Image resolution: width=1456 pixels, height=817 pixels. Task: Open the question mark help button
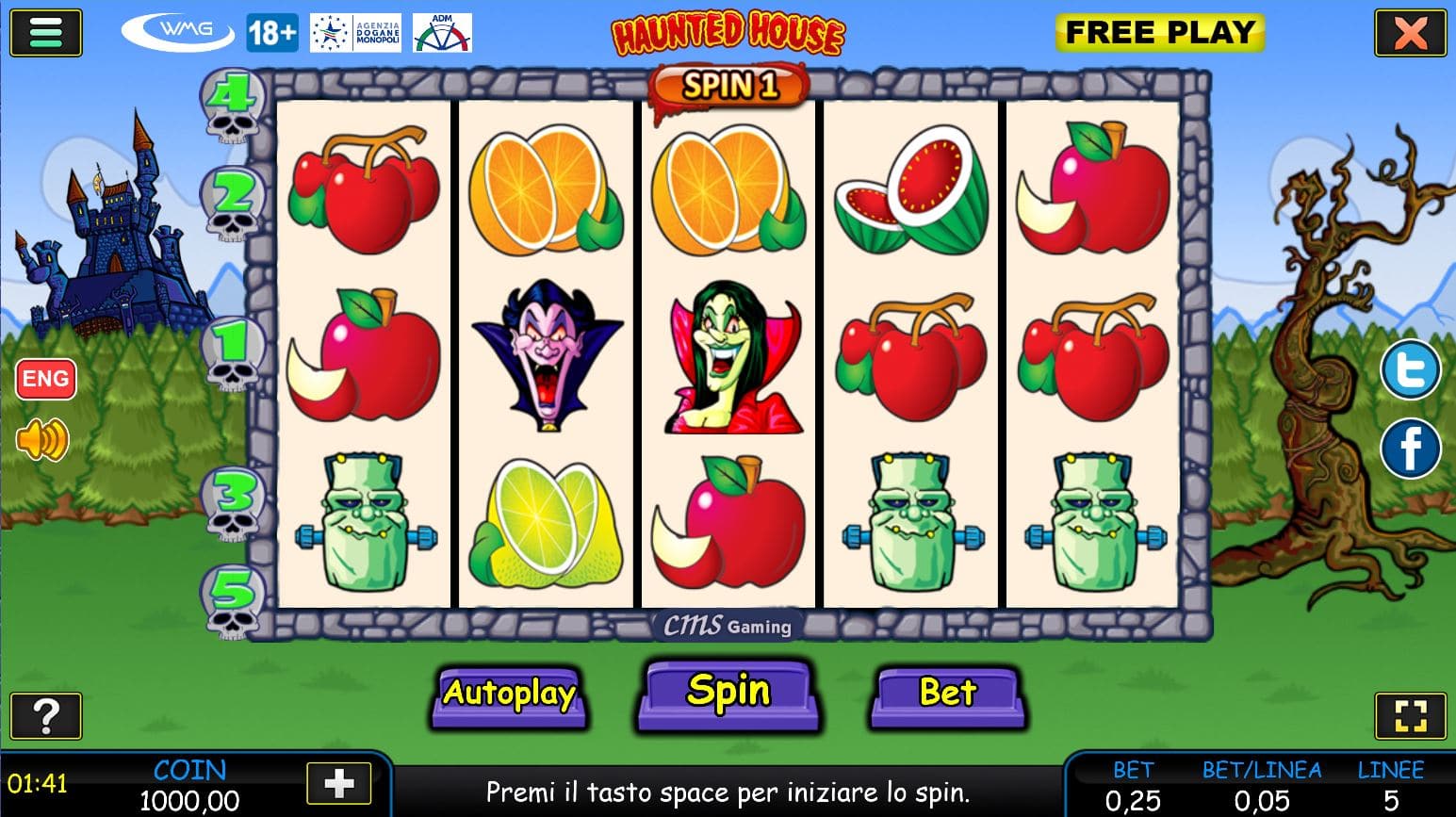[x=45, y=716]
